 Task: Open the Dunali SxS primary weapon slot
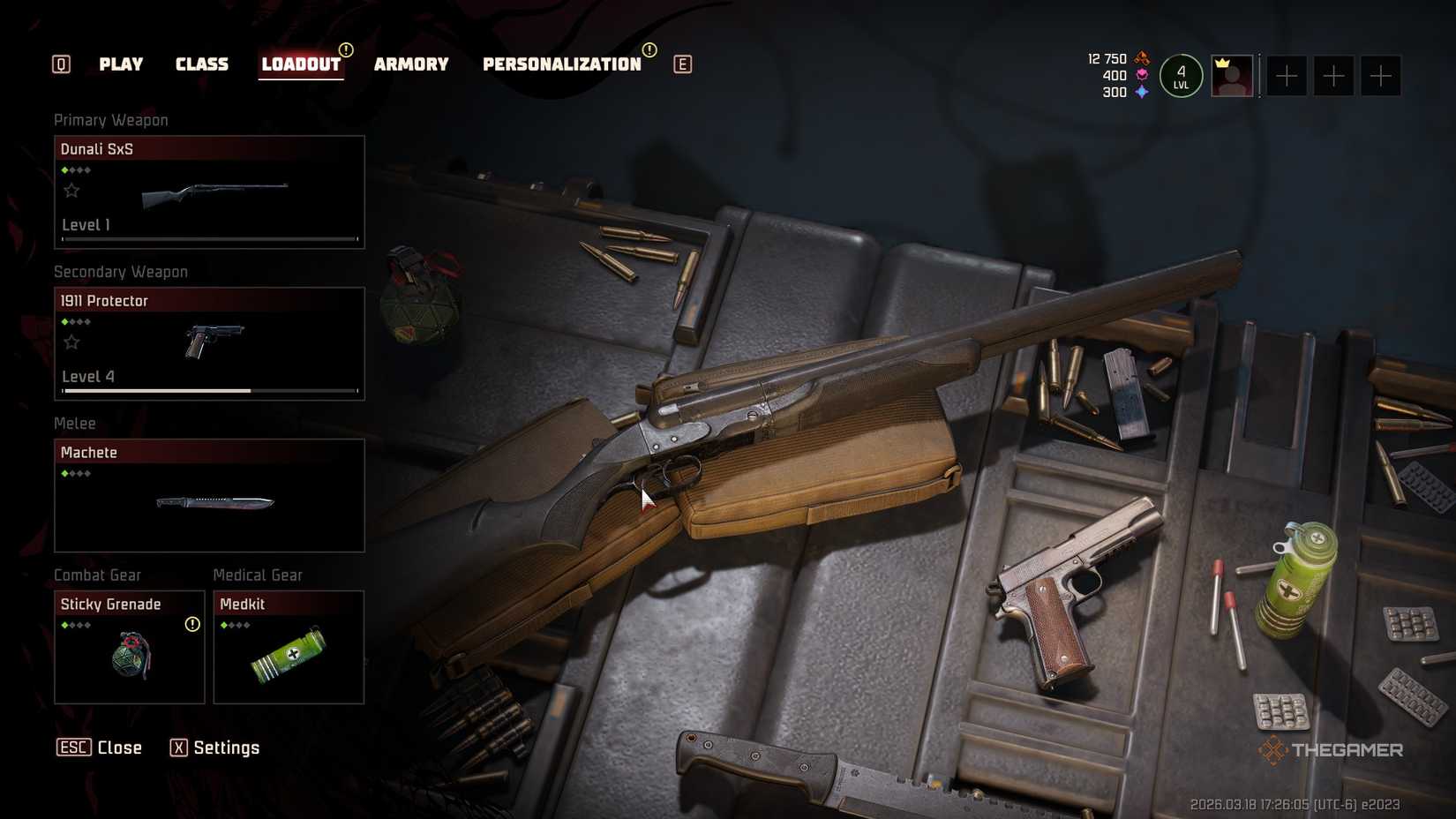[x=208, y=192]
